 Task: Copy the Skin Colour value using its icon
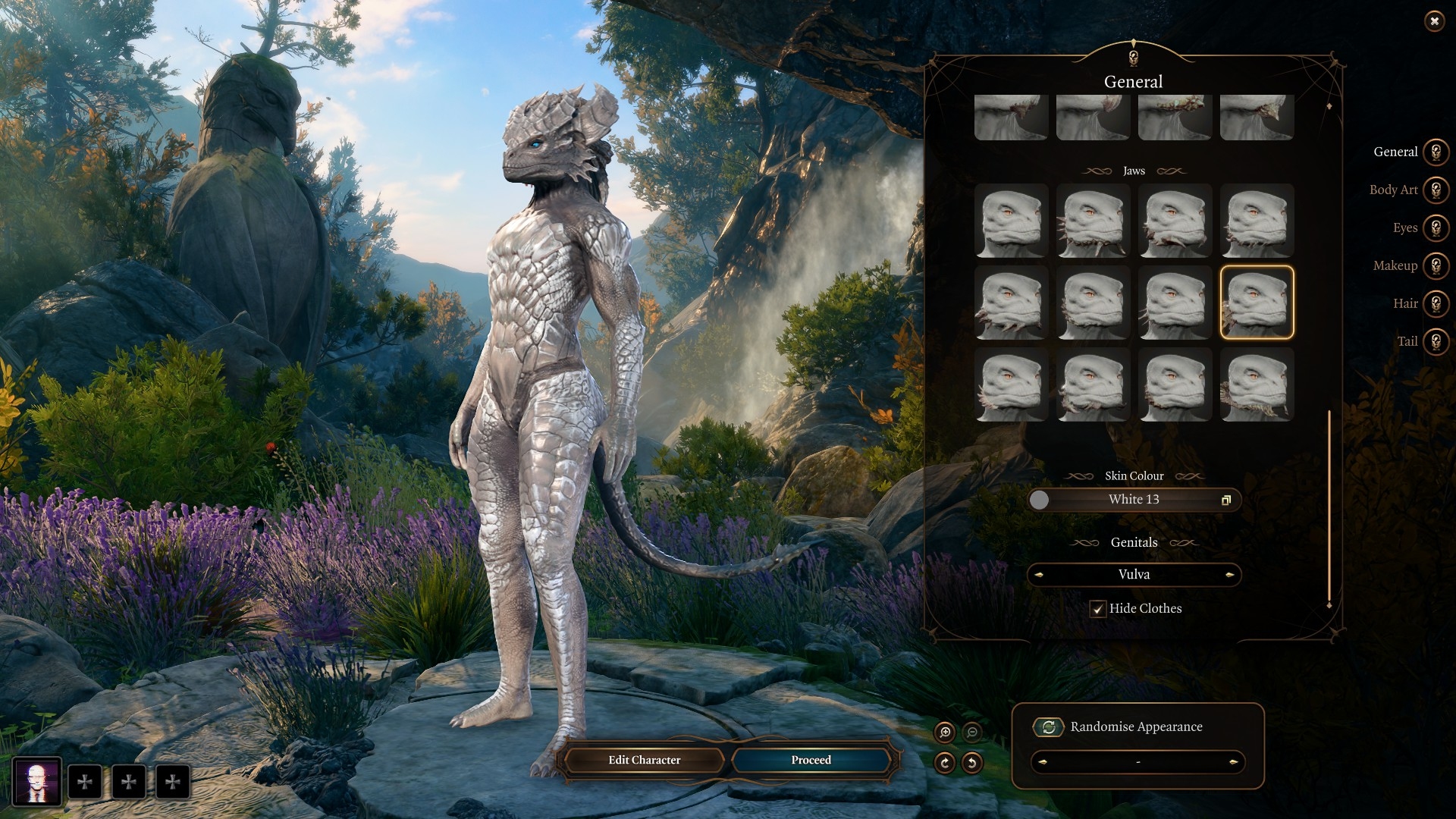coord(1225,500)
